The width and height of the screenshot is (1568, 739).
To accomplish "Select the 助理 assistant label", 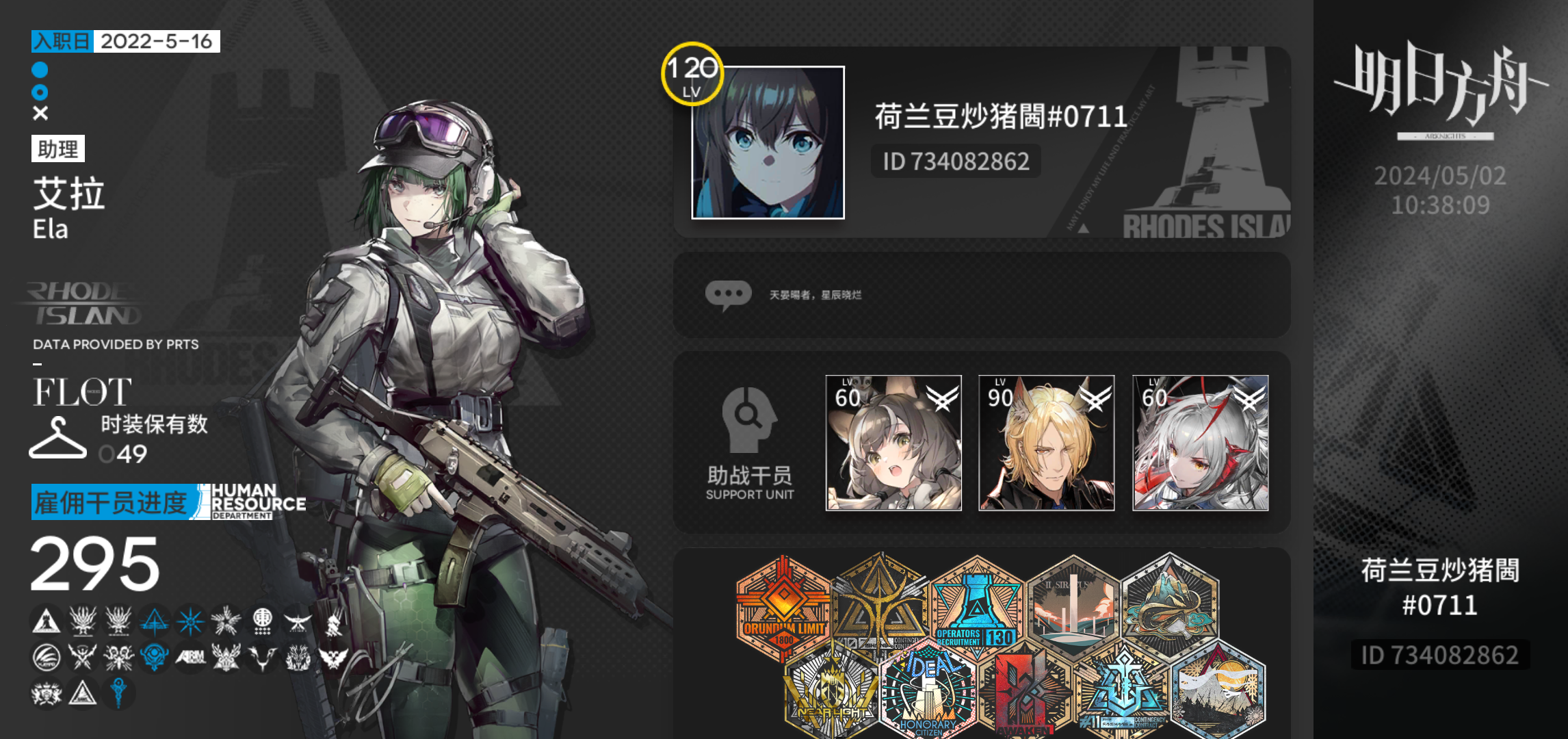I will click(58, 150).
